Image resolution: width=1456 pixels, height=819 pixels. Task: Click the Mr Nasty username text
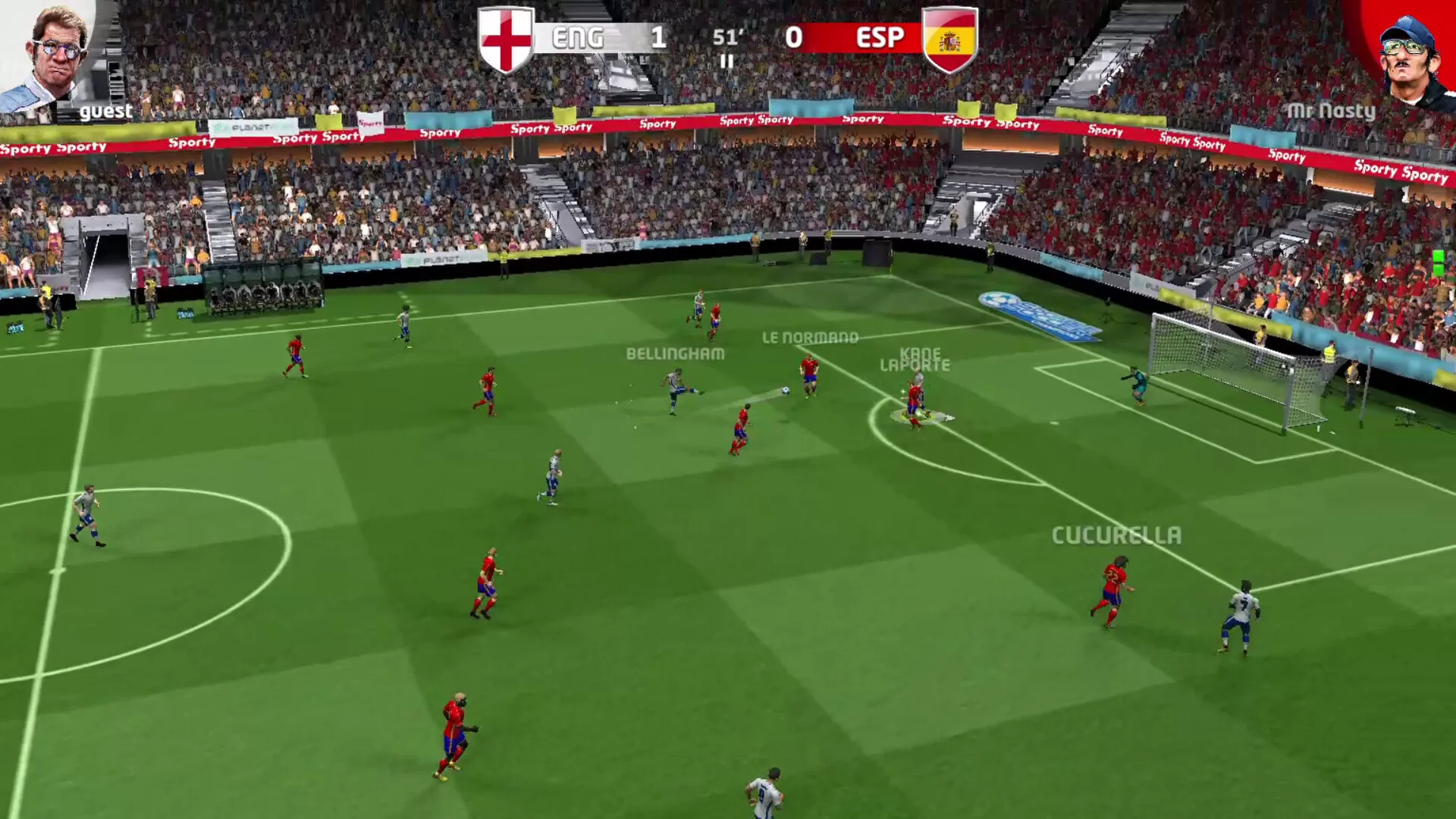coord(1331,111)
